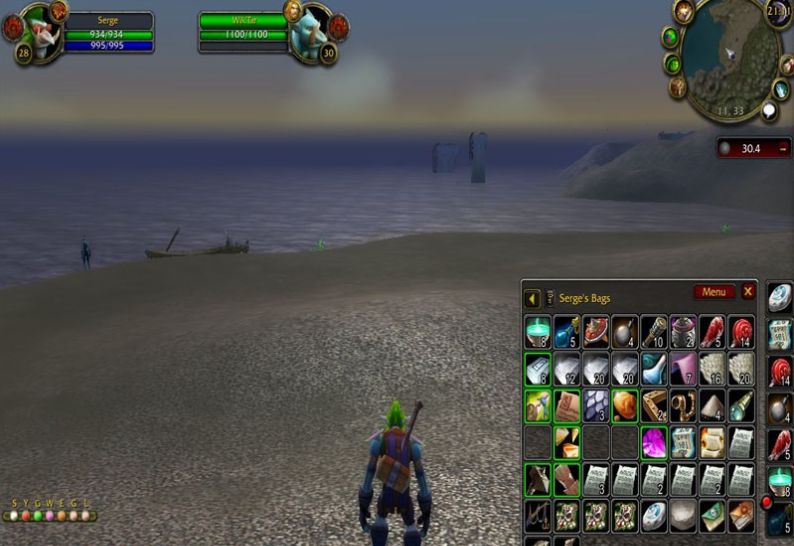Select the picture frame item in bags
This screenshot has width=794, height=546.
coord(654,405)
